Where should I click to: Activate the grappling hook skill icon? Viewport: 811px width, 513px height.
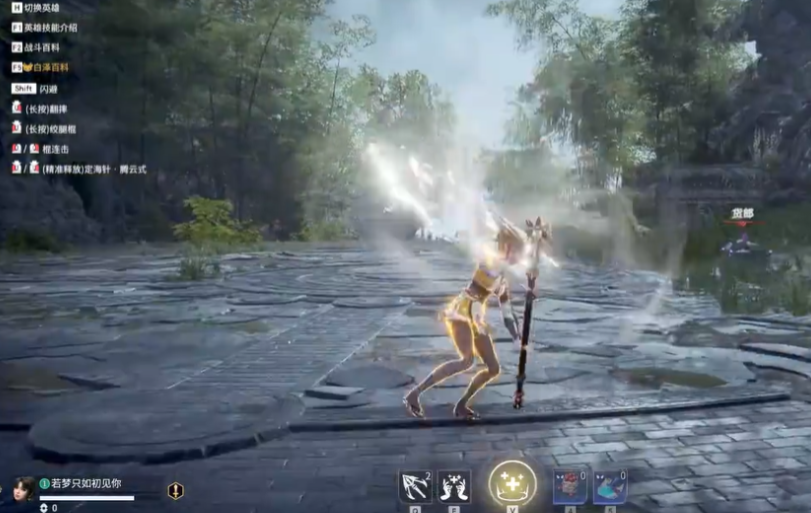tap(415, 486)
